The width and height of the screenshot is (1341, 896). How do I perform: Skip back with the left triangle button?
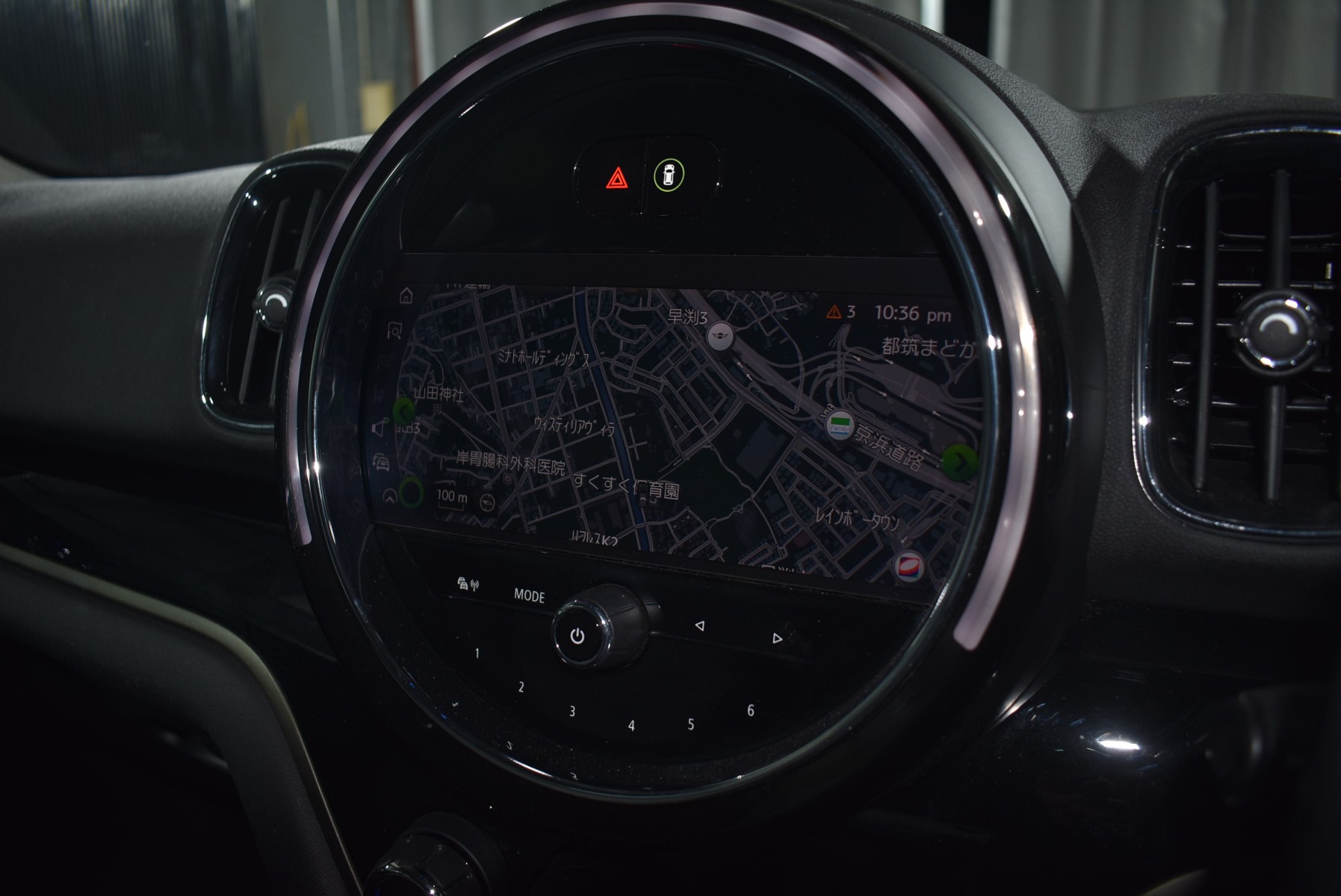click(x=699, y=626)
